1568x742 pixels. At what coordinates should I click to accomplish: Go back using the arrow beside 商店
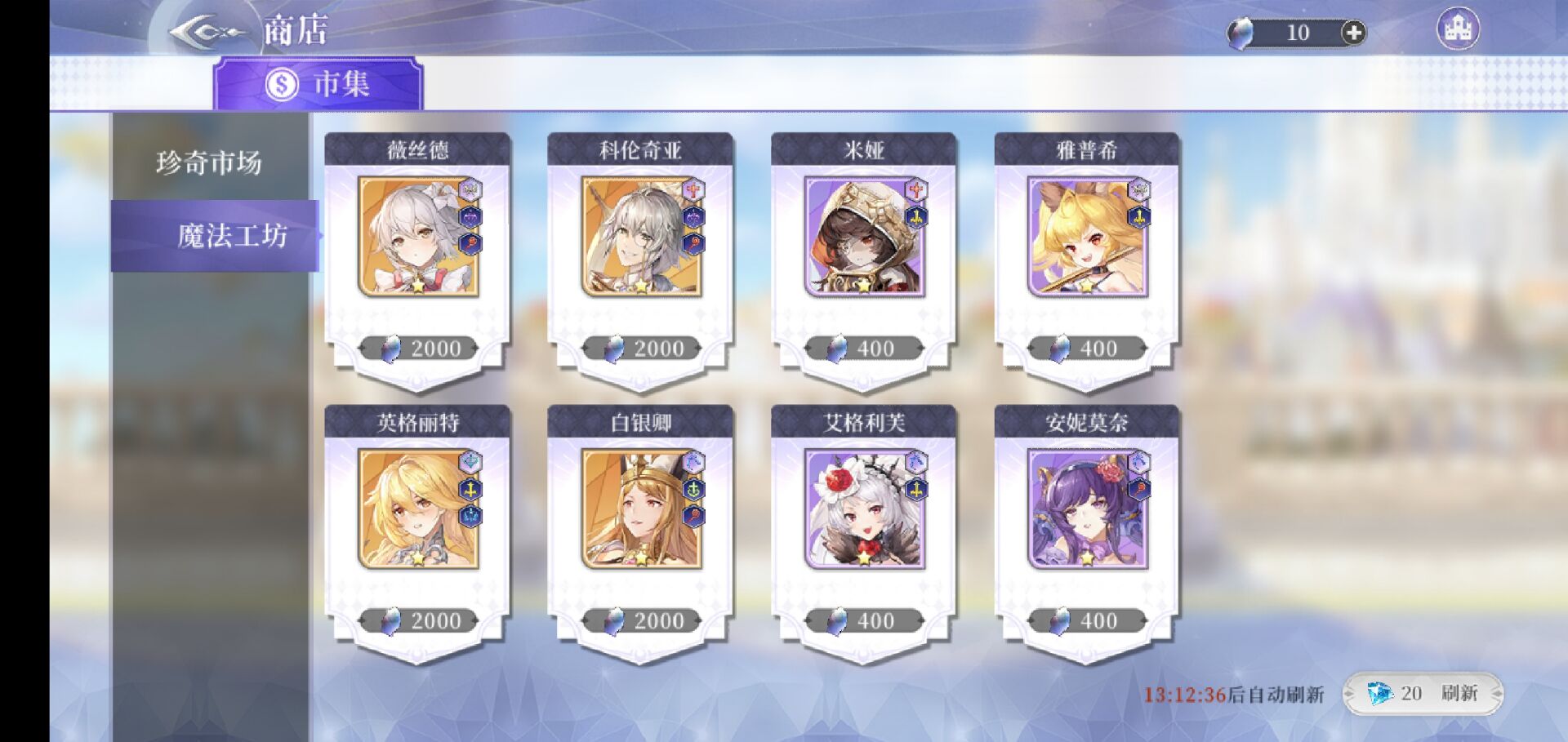coord(205,33)
